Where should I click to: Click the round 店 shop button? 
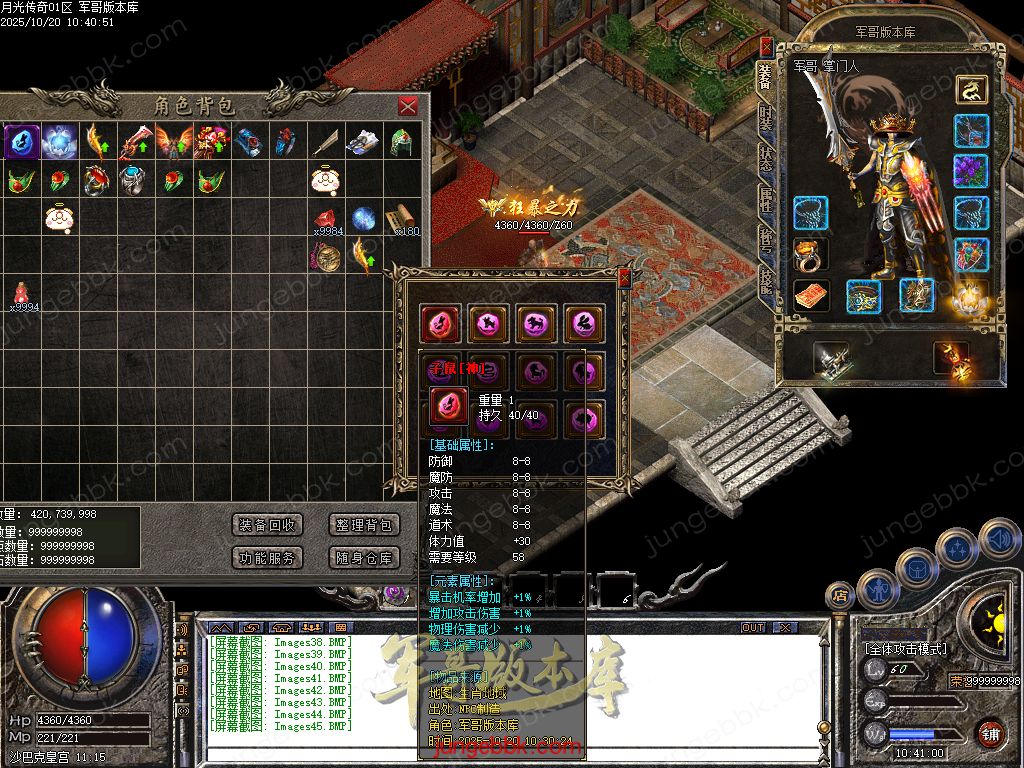pyautogui.click(x=840, y=596)
